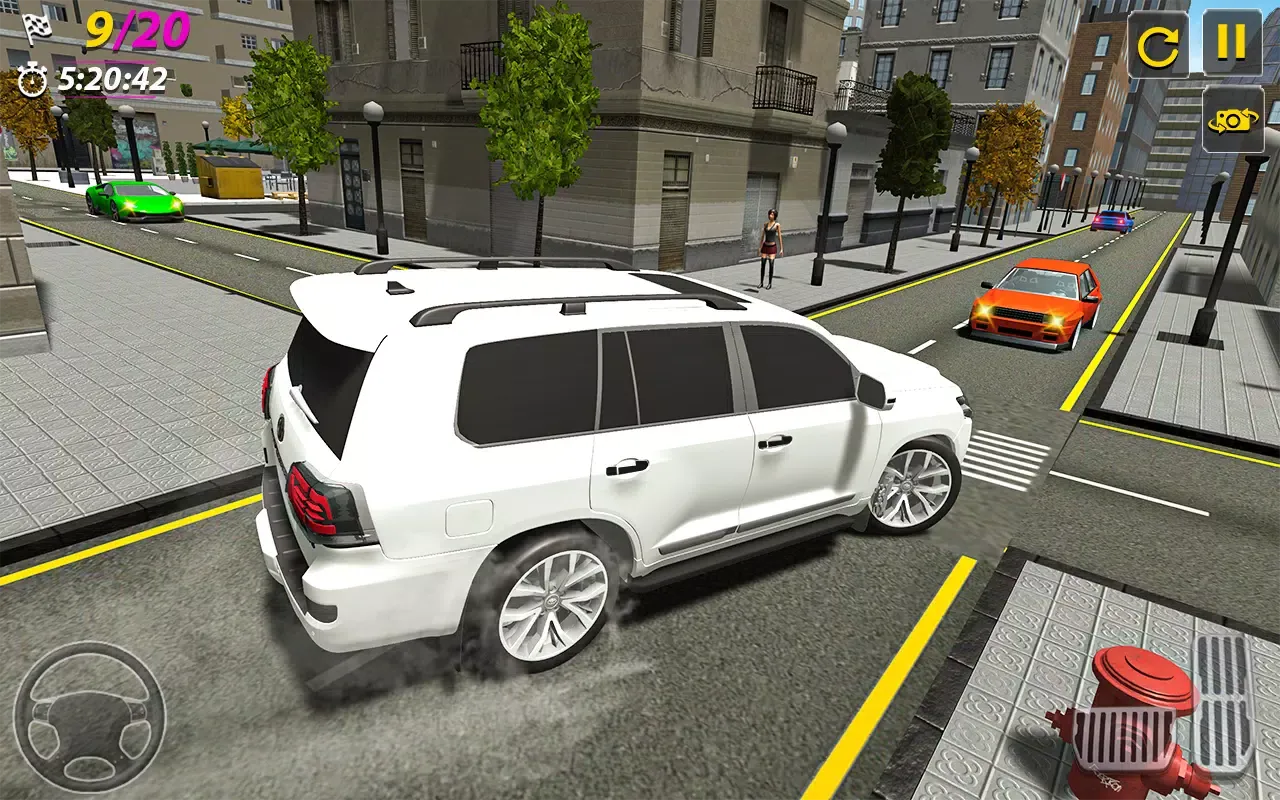Restart the level with the circular arrow button

pos(1158,44)
